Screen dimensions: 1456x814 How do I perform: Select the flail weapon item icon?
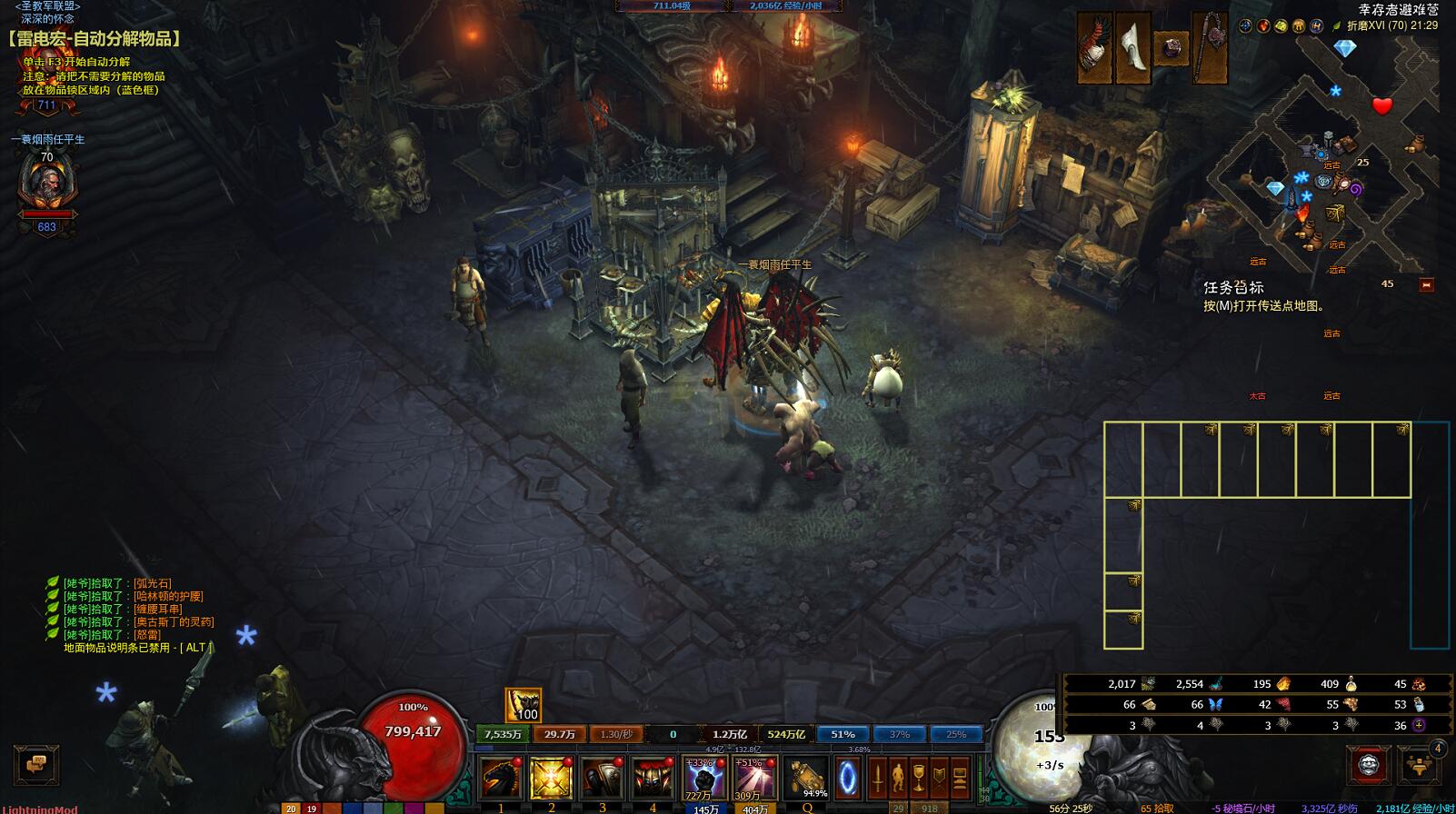pyautogui.click(x=1210, y=48)
